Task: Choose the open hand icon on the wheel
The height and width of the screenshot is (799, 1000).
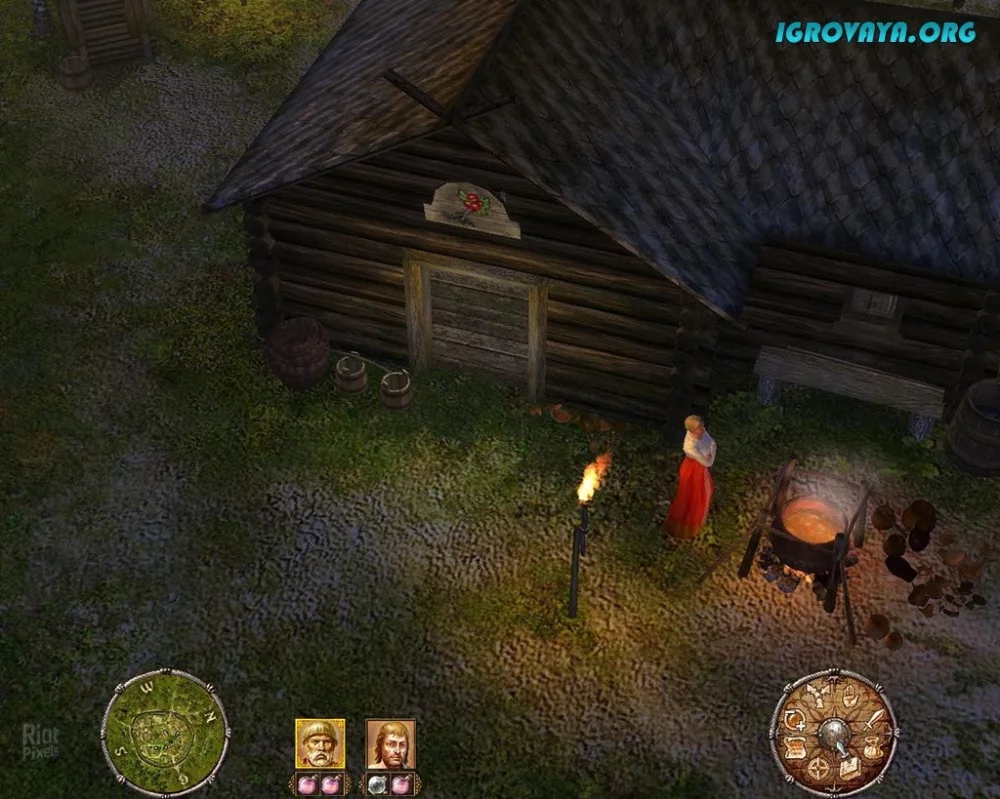Action: (849, 697)
